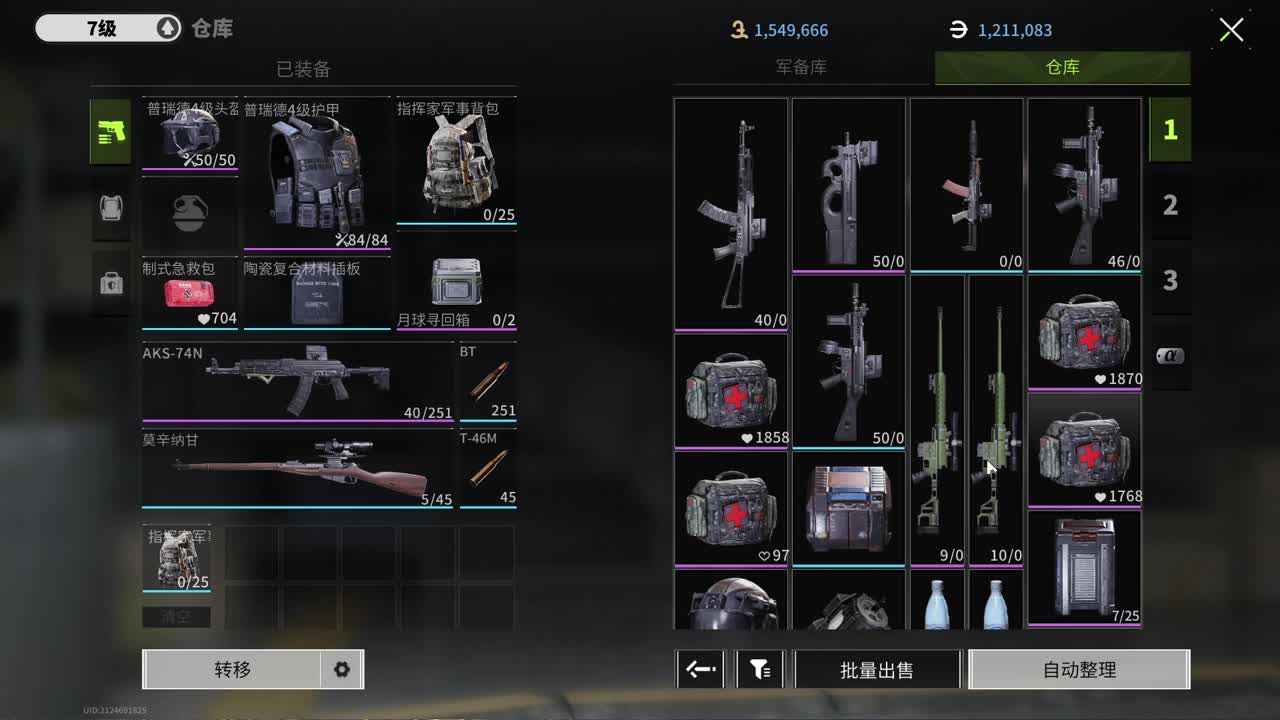
Task: Open the filter icon near 批量出售
Action: 760,669
